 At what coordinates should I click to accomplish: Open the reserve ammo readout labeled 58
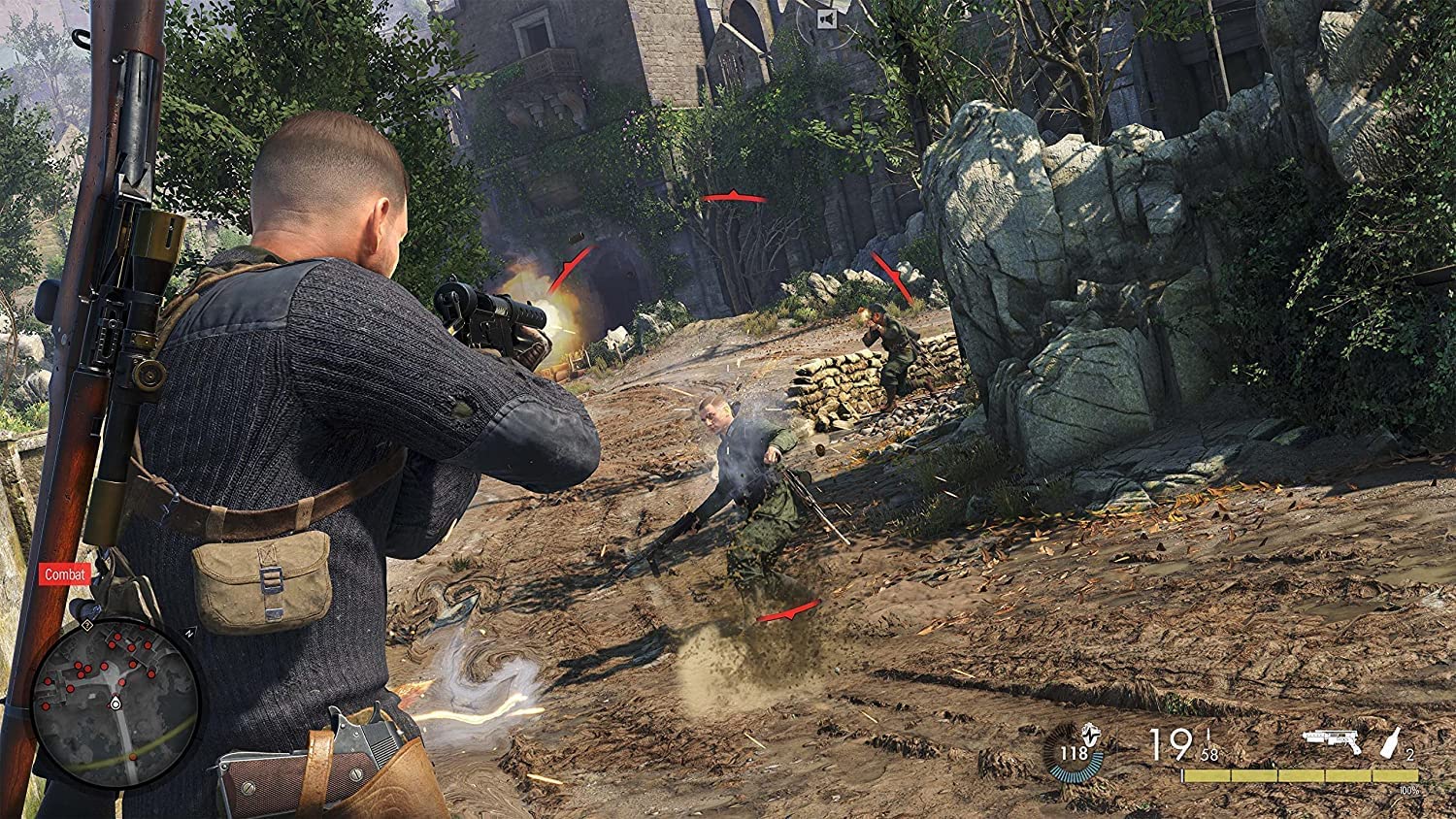(x=1208, y=754)
